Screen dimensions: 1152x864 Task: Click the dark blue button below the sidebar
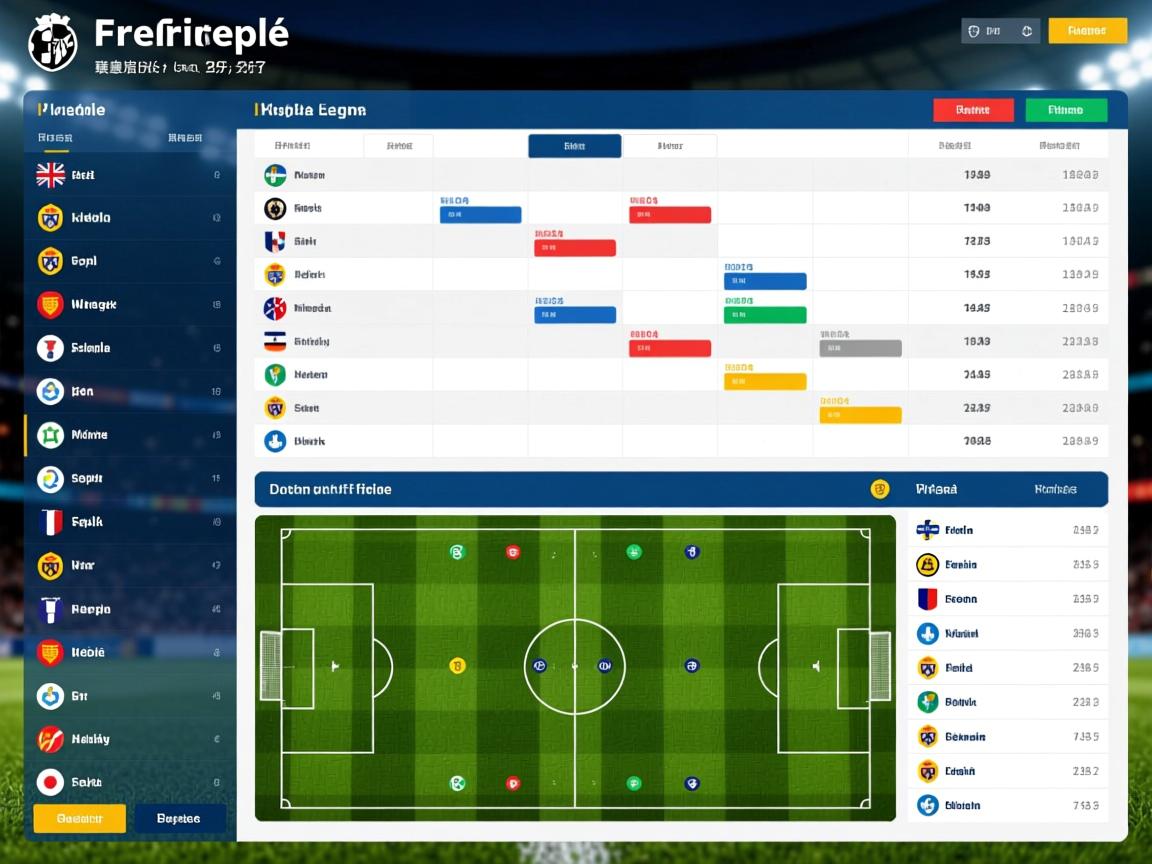(179, 818)
